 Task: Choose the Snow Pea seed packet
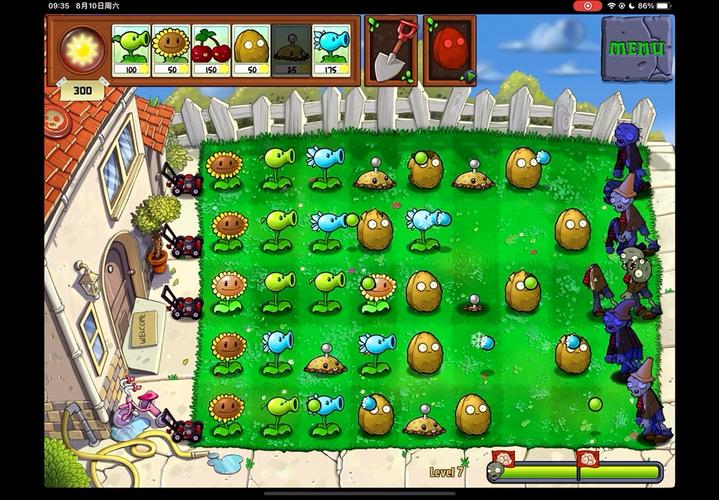coord(331,51)
